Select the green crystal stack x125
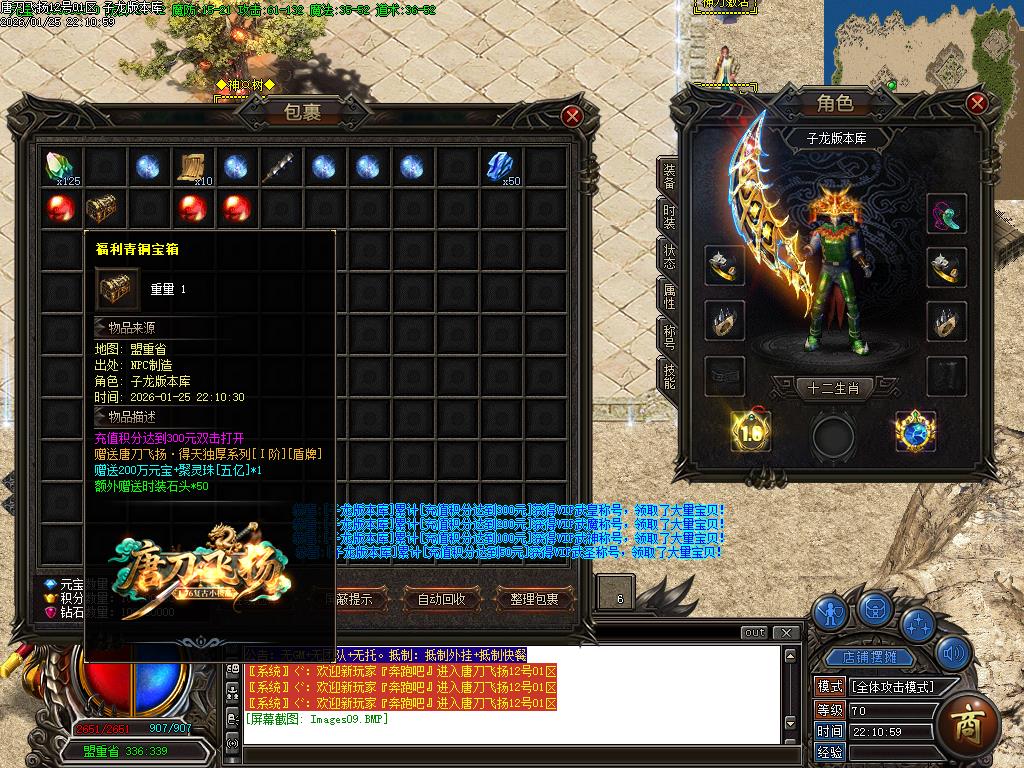This screenshot has height=768, width=1024. [x=63, y=167]
